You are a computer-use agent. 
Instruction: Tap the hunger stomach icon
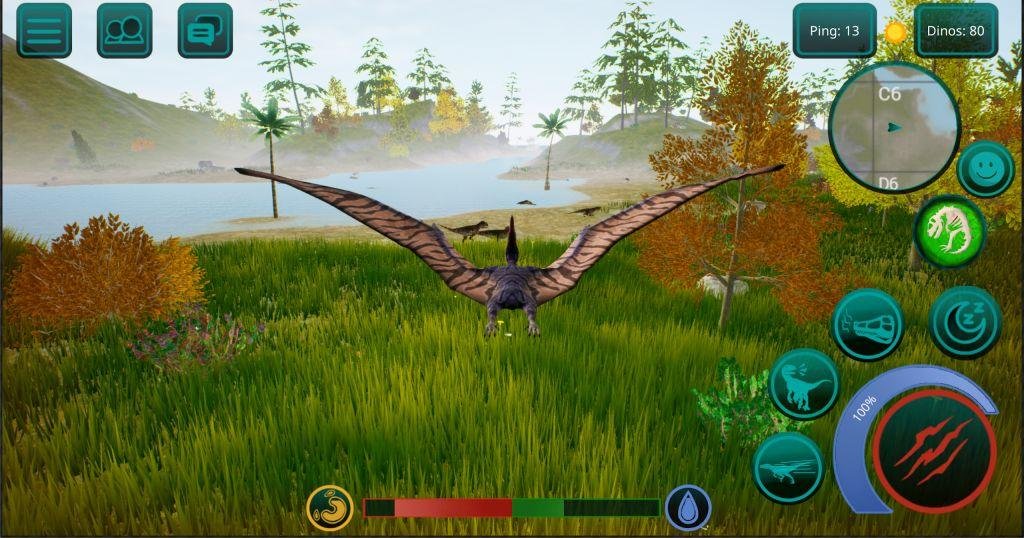click(330, 508)
